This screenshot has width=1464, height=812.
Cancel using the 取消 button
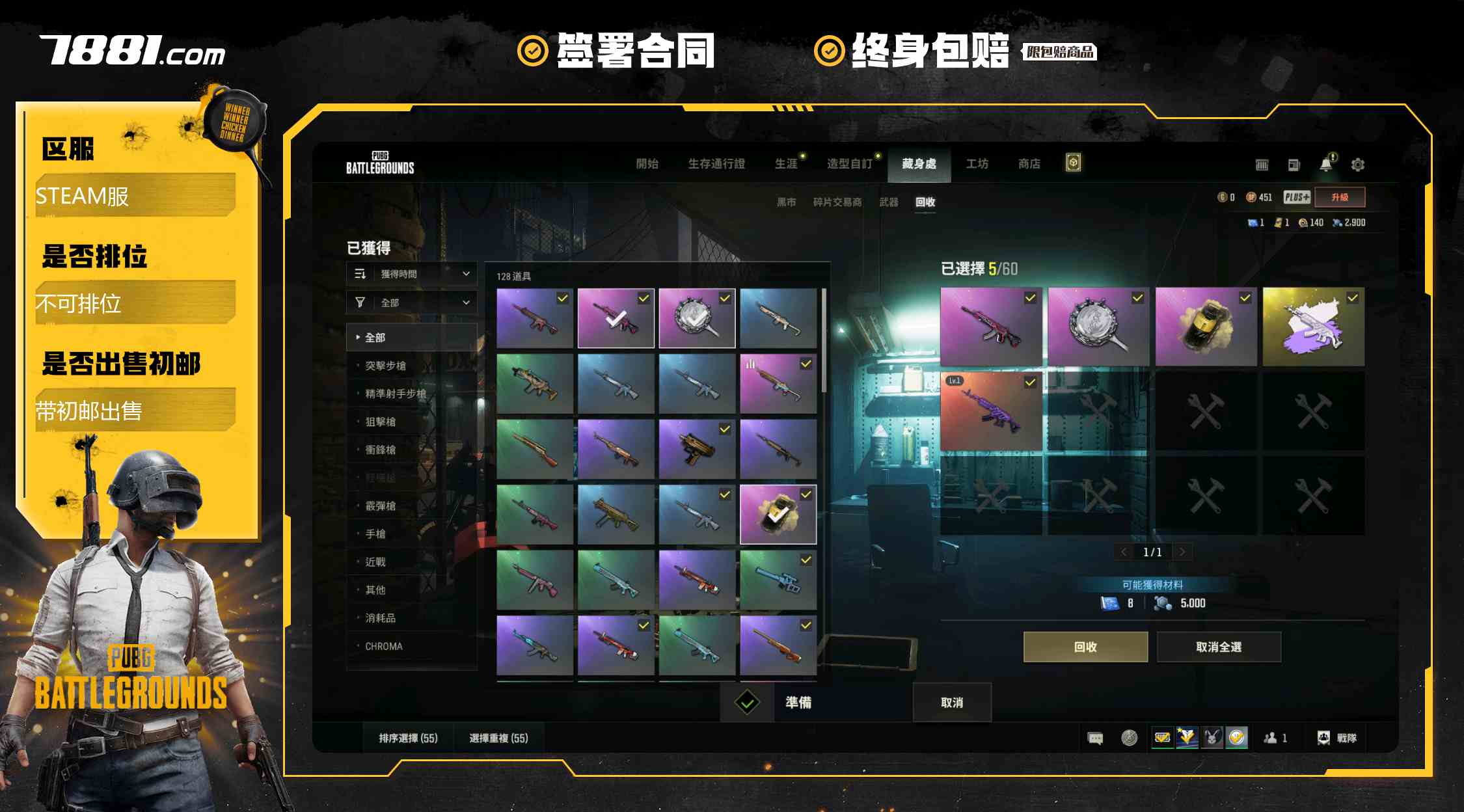951,703
